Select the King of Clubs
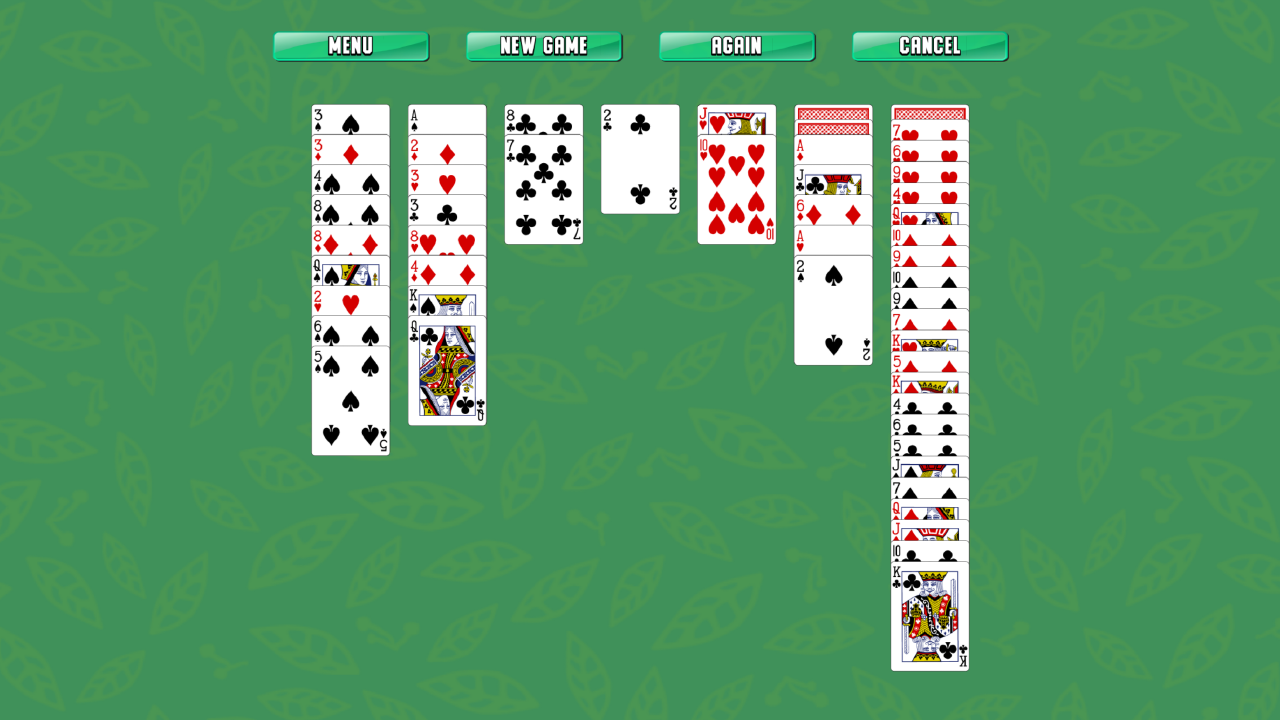Viewport: 1280px width, 720px height. pos(928,615)
